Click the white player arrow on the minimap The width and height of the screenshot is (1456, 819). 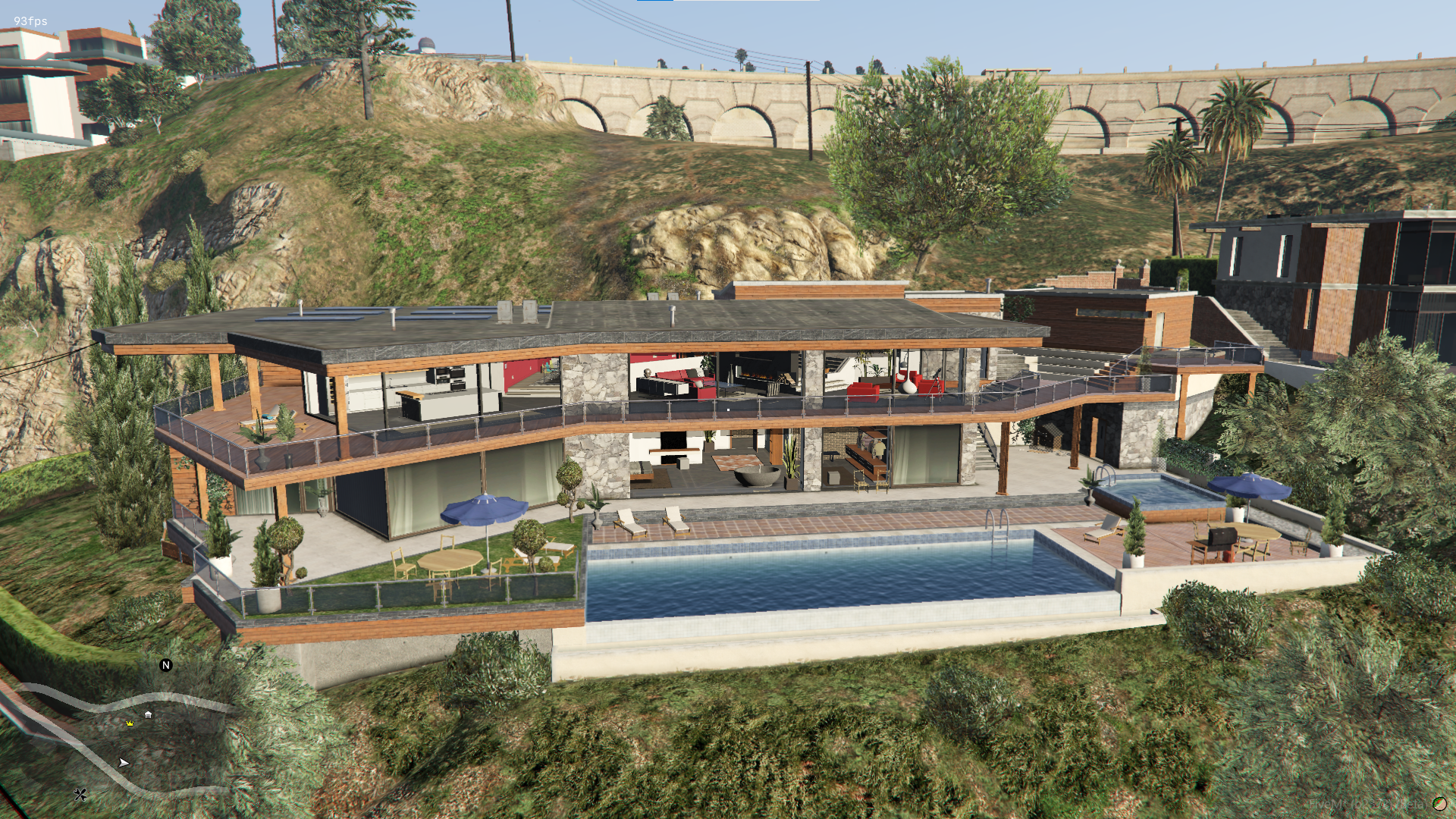(124, 762)
